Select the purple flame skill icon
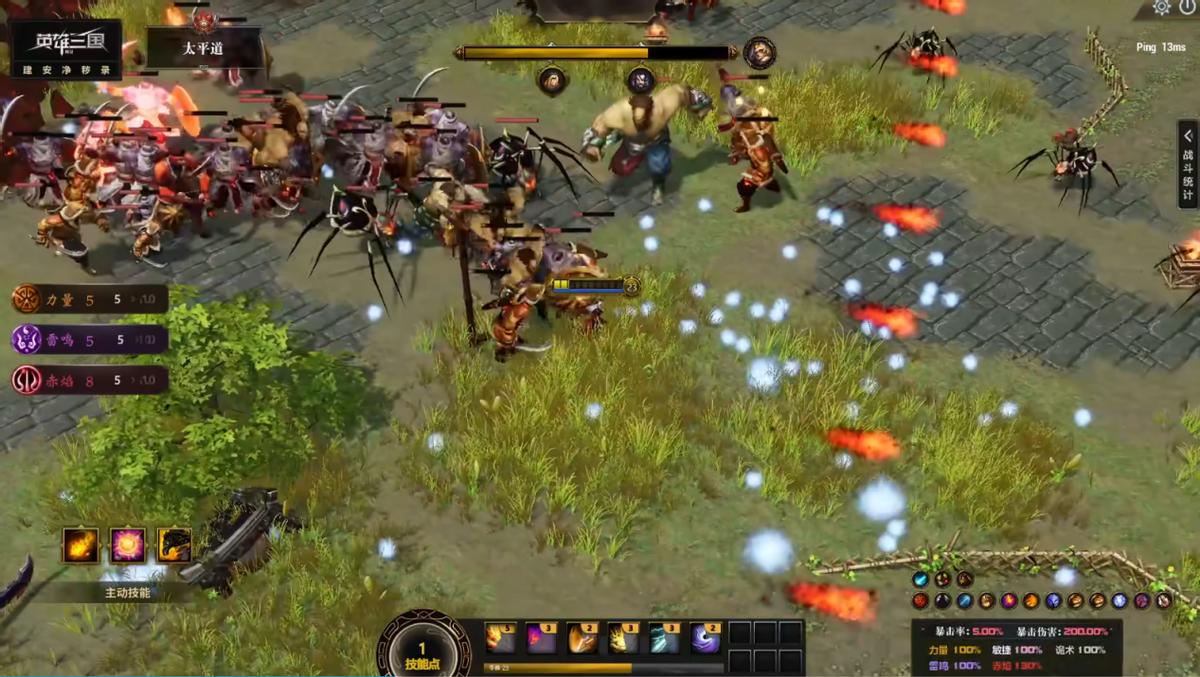The image size is (1200, 677). (542, 638)
